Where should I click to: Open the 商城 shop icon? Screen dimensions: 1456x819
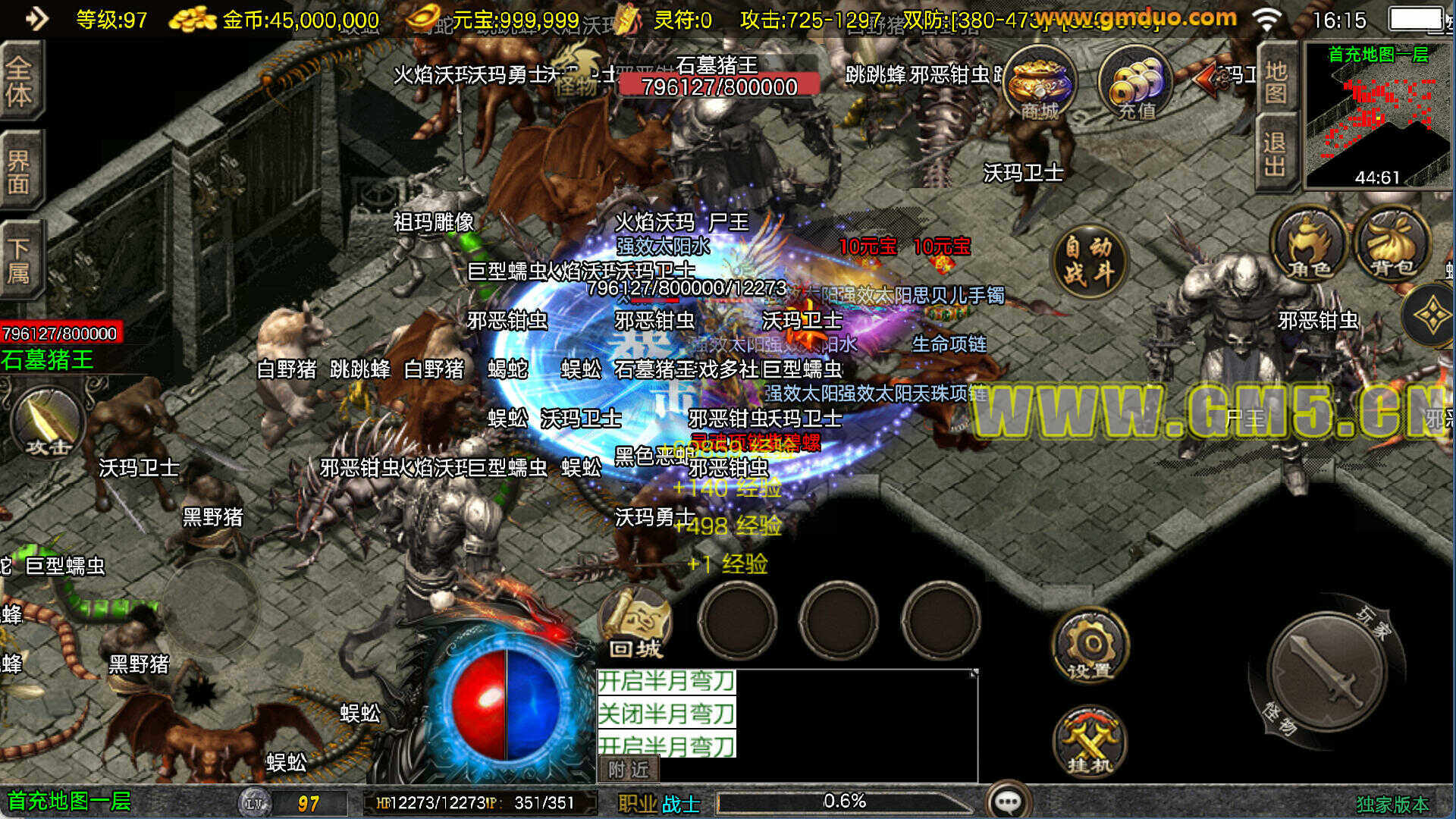(x=1039, y=83)
